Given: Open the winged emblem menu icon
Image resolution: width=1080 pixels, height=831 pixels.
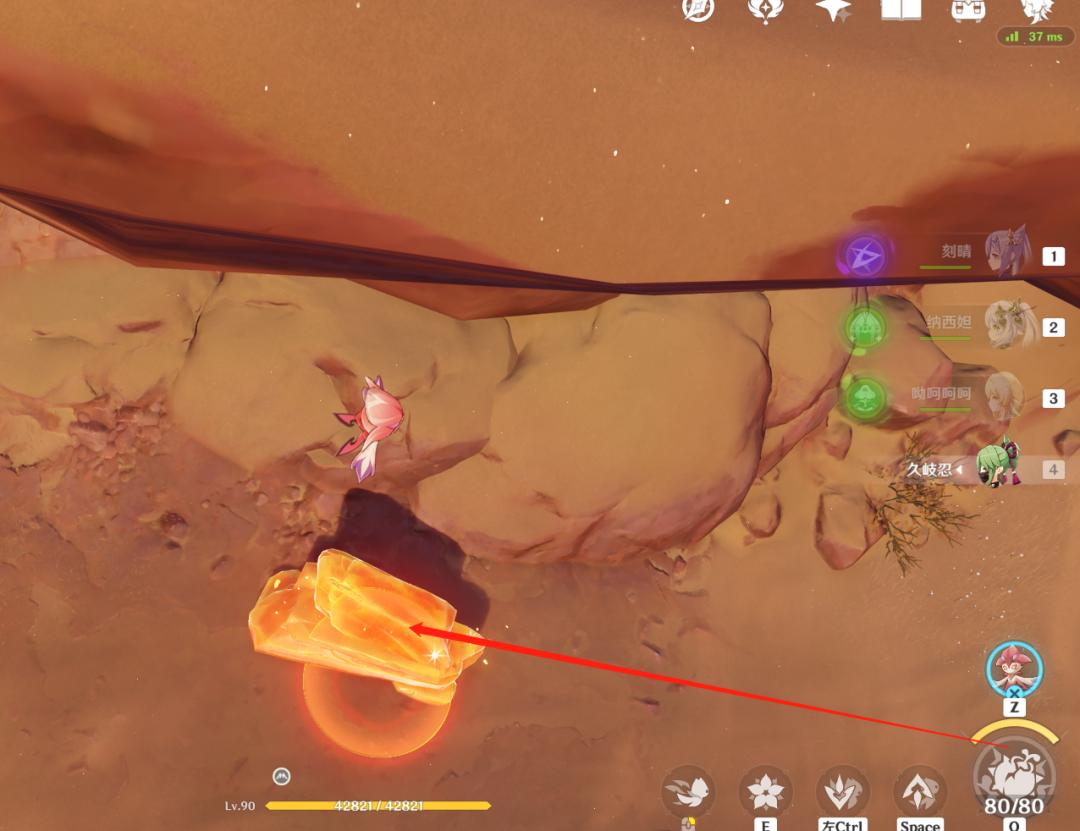Looking at the screenshot, I should pos(765,9).
